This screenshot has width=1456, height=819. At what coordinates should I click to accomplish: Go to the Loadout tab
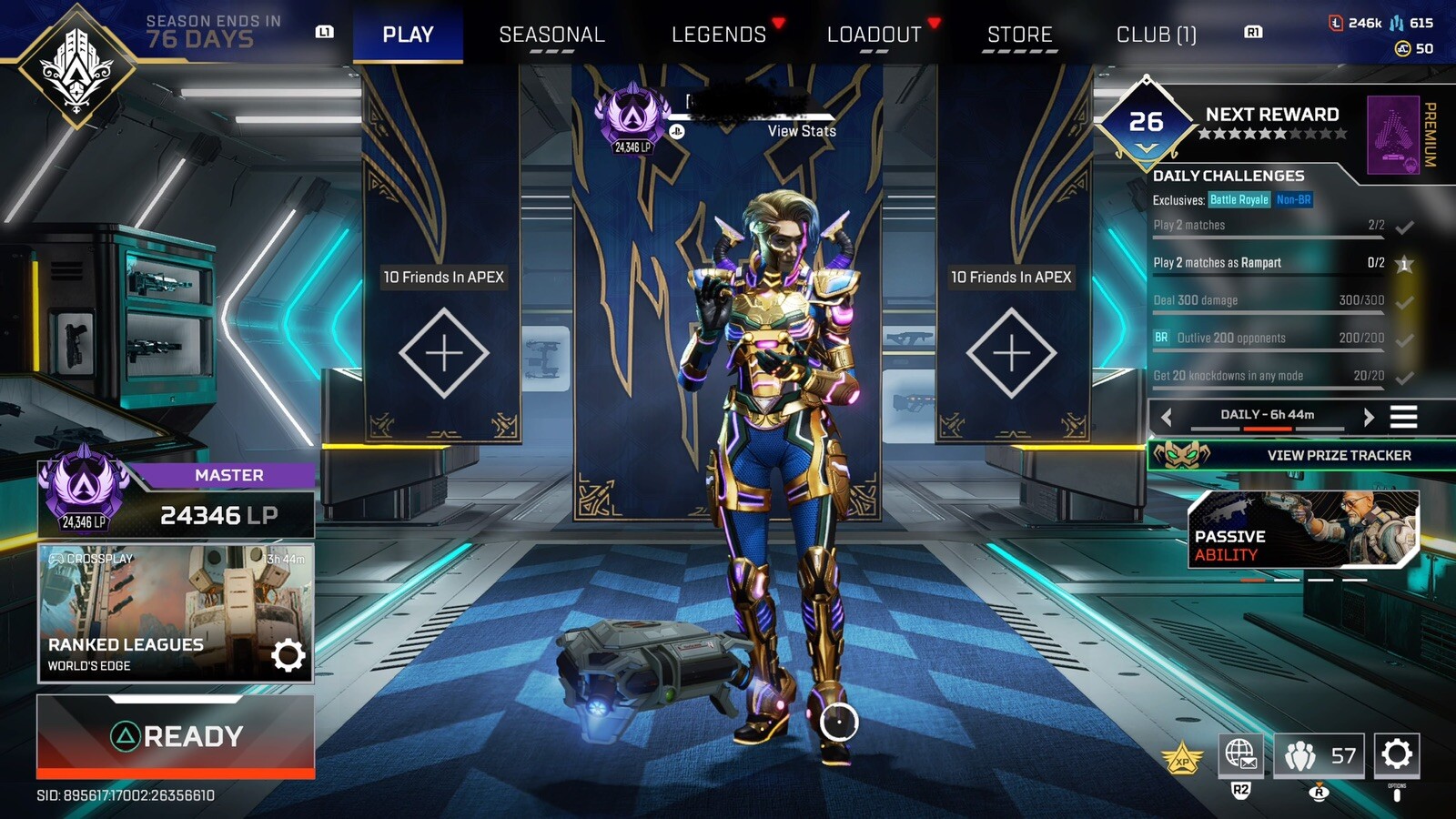874,35
